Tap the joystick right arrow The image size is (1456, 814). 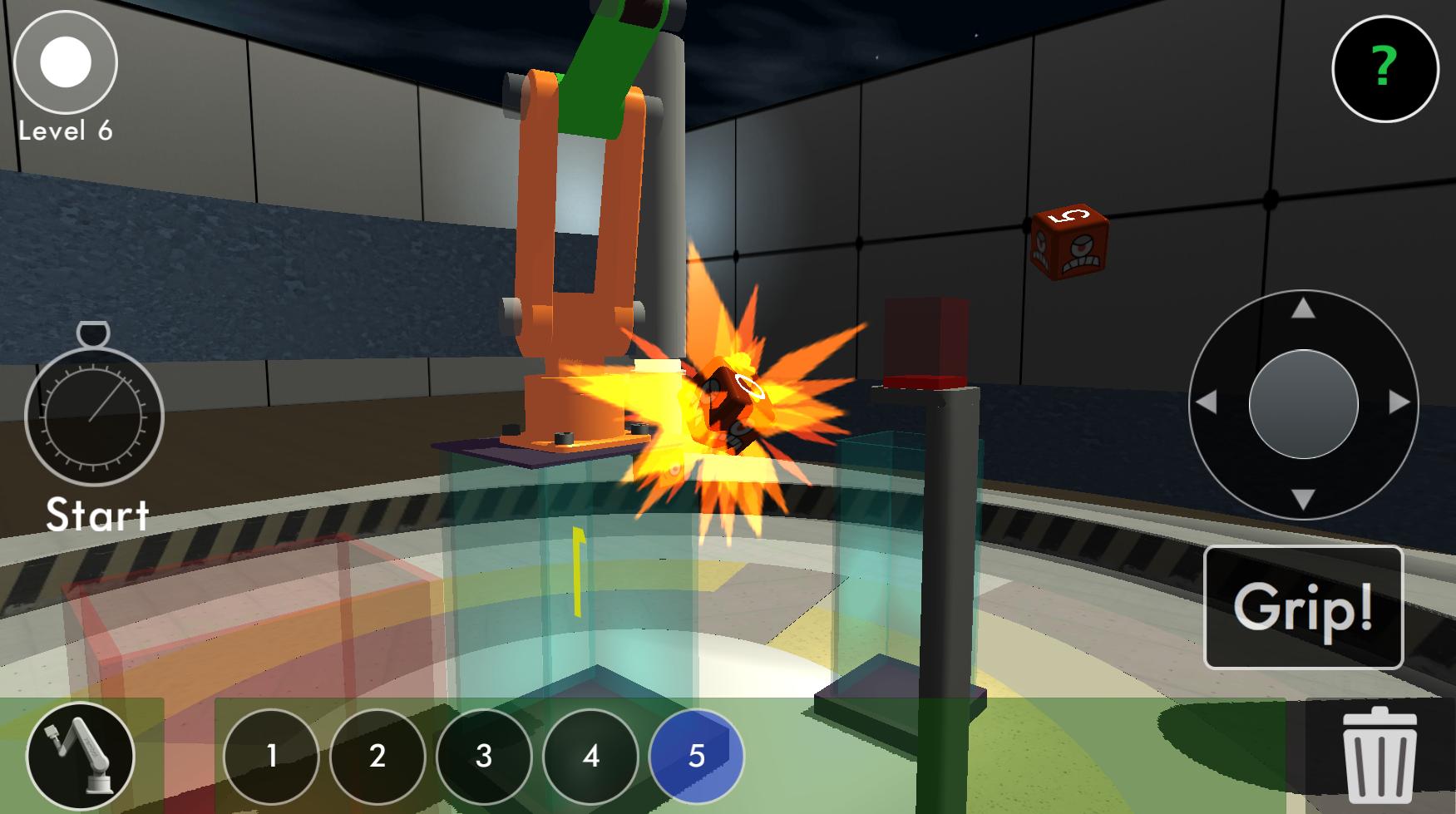1399,403
